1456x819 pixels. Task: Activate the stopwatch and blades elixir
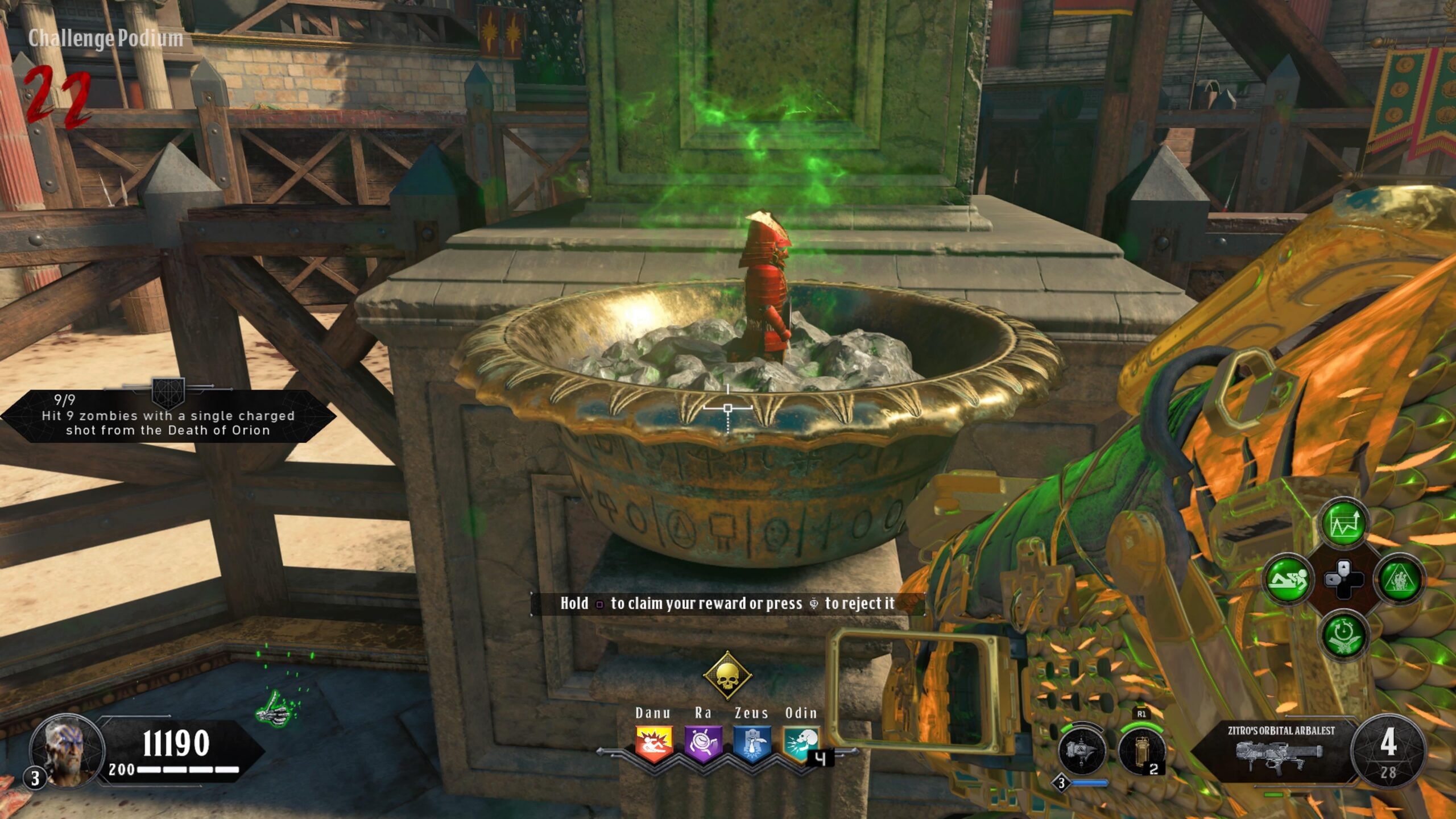[1343, 634]
